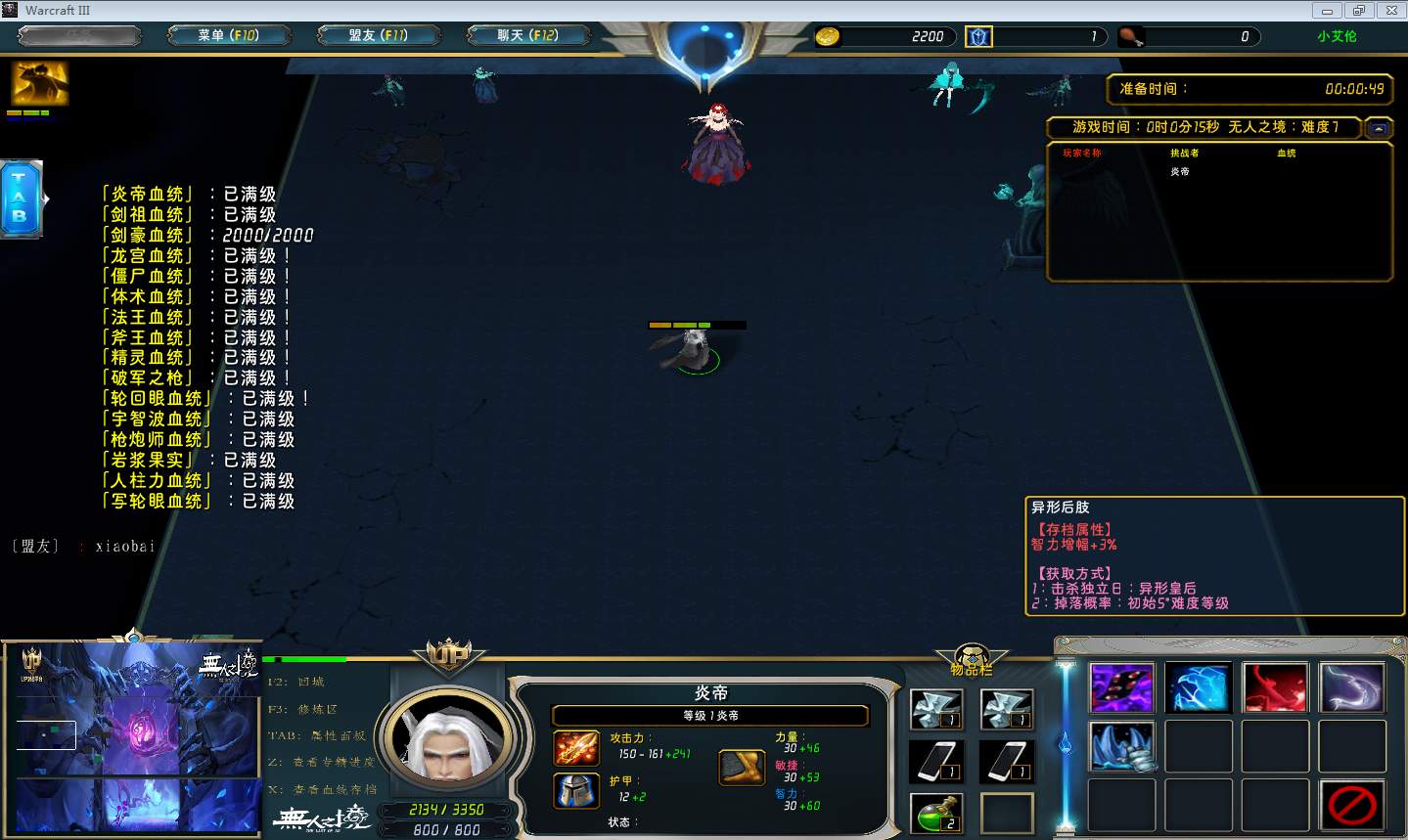This screenshot has width=1408, height=840.
Task: Click the helmet armor icon
Action: pyautogui.click(x=576, y=790)
